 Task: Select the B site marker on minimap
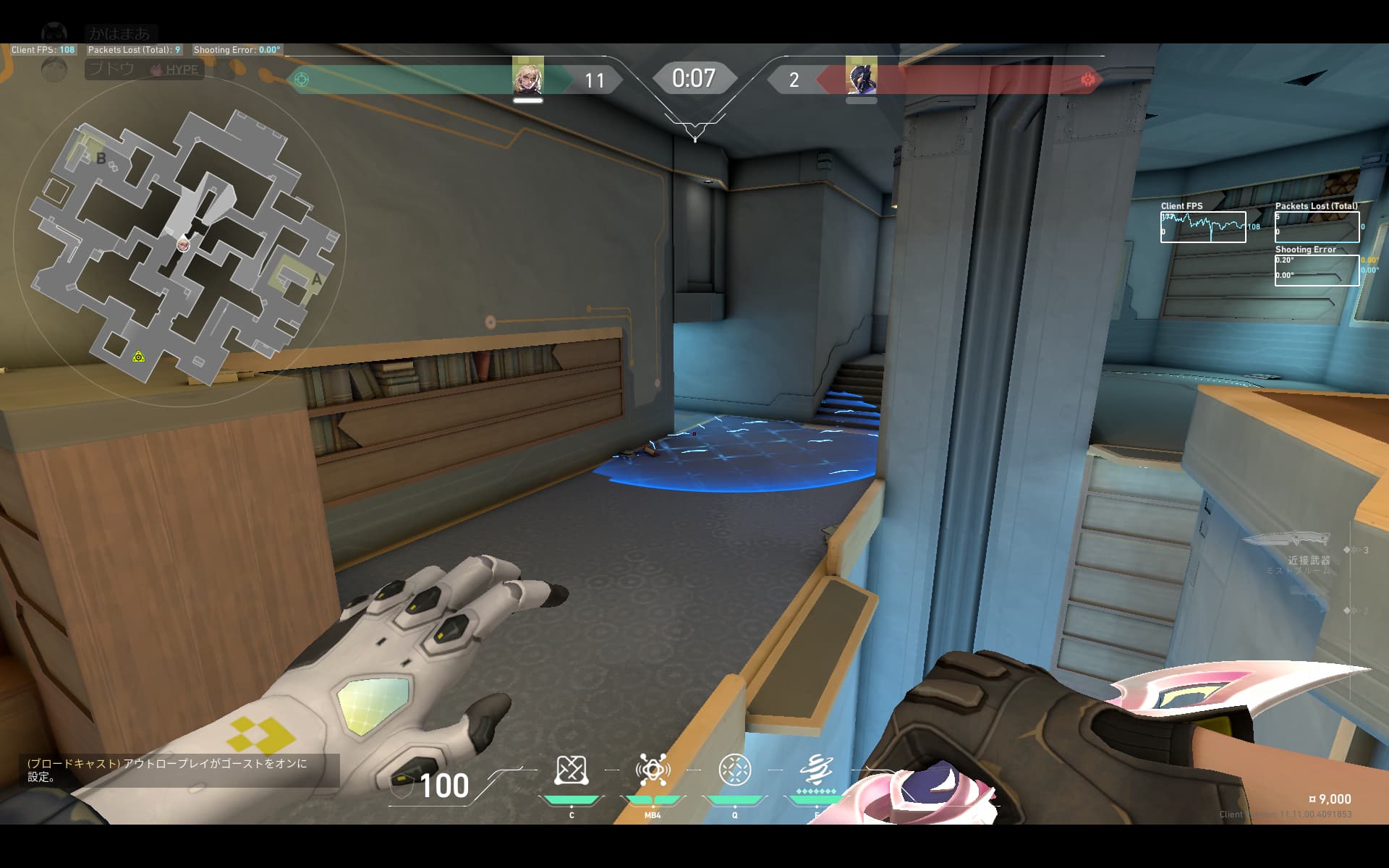(101, 158)
